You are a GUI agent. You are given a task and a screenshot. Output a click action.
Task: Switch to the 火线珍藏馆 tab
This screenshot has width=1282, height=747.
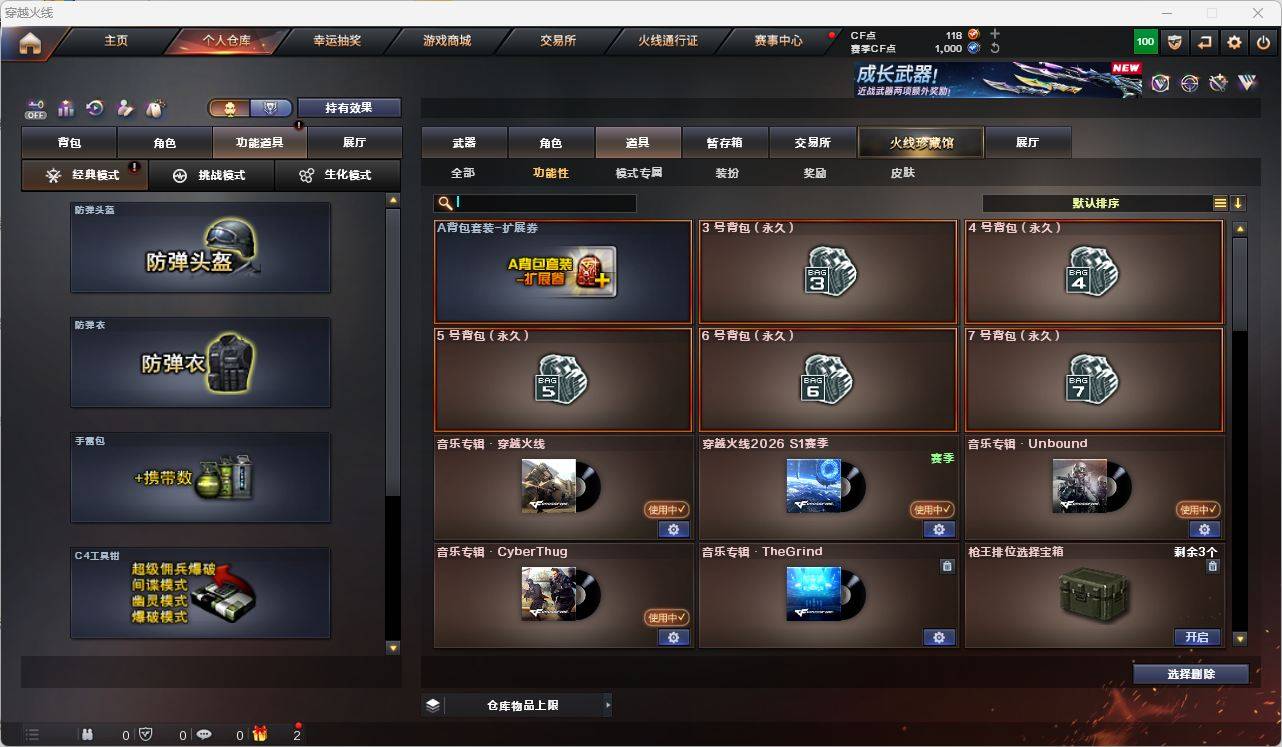click(x=919, y=142)
